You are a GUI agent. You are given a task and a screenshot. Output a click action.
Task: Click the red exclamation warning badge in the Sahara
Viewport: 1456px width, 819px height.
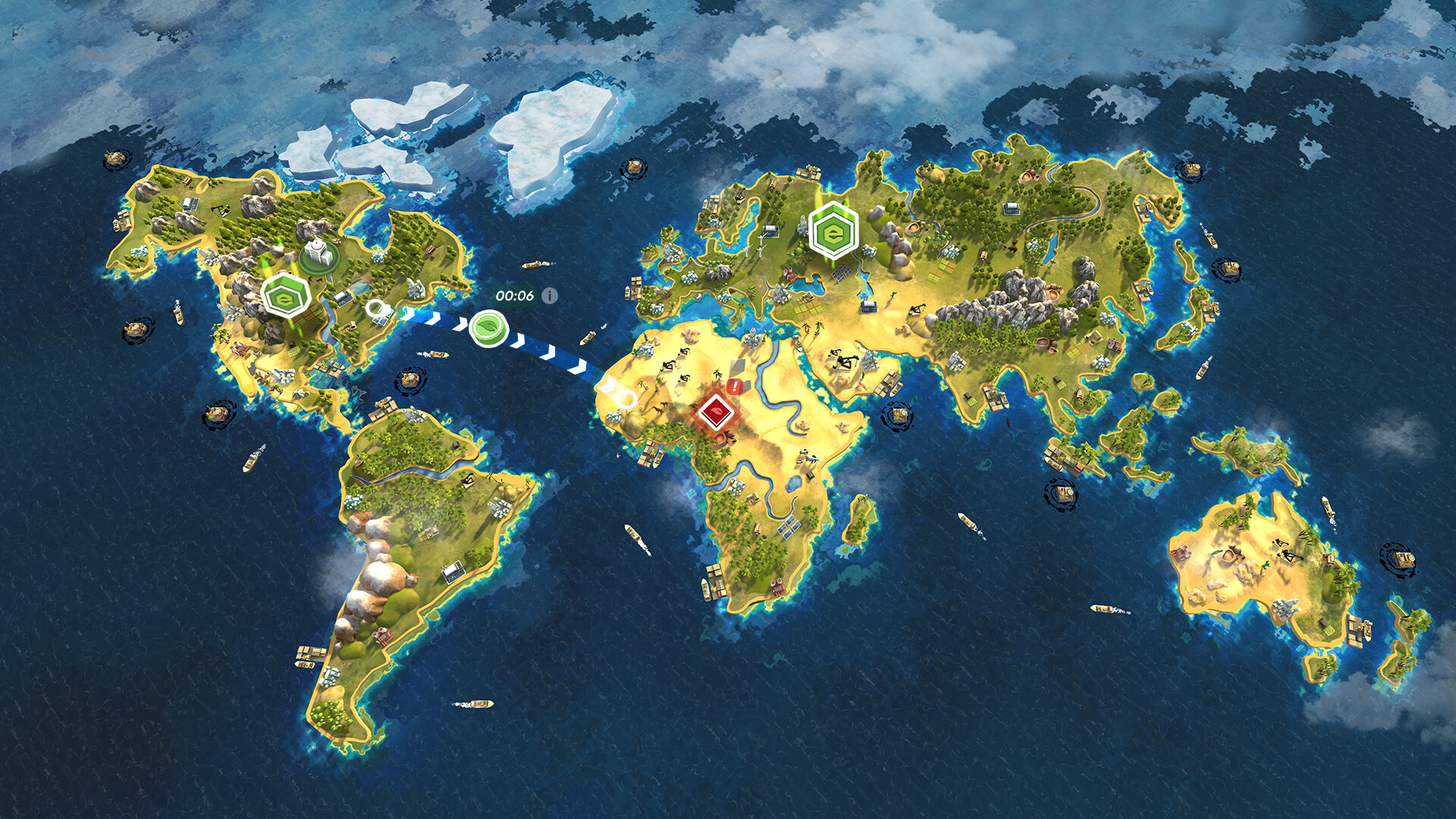point(734,385)
